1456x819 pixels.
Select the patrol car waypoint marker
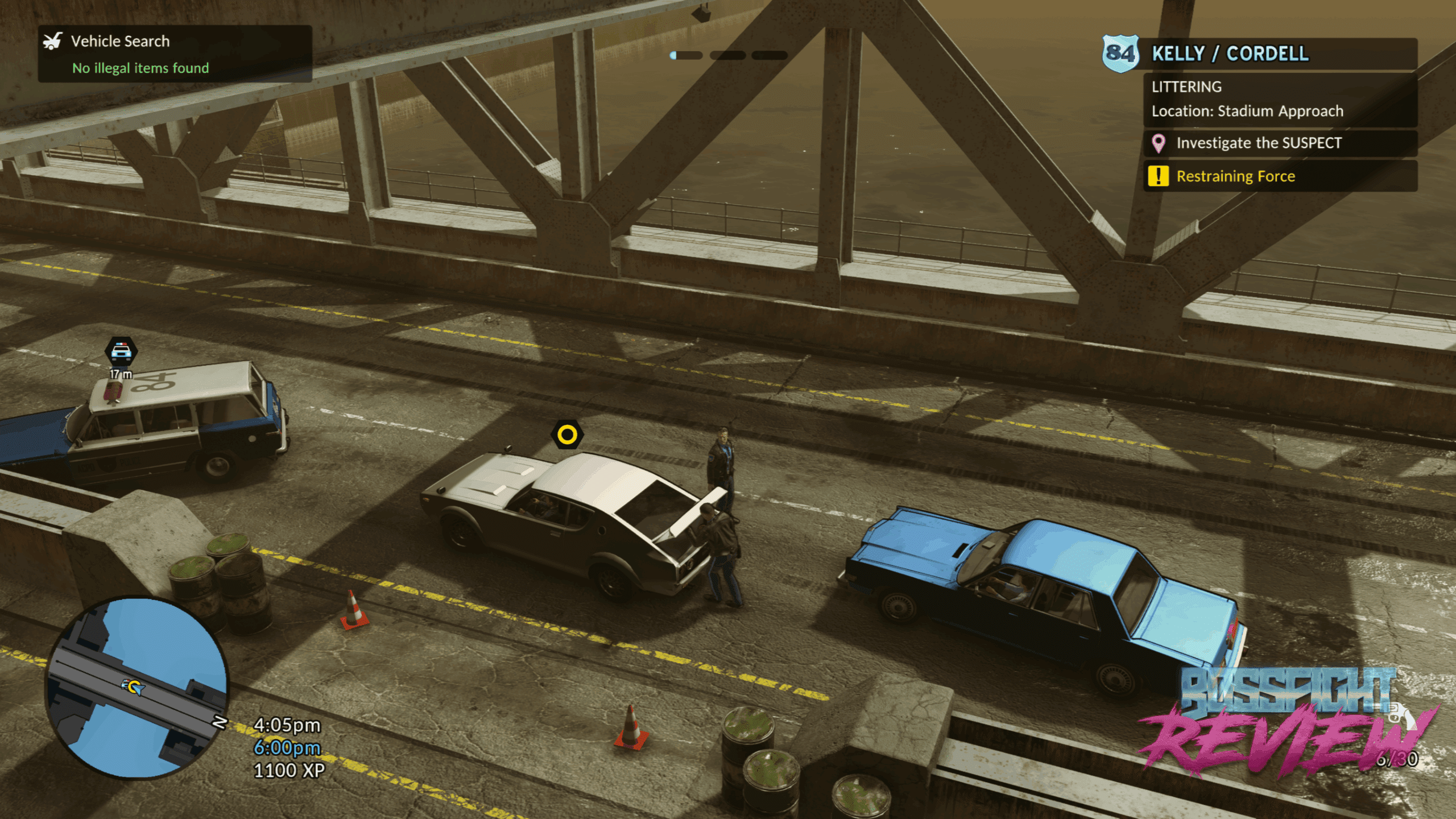[x=121, y=351]
